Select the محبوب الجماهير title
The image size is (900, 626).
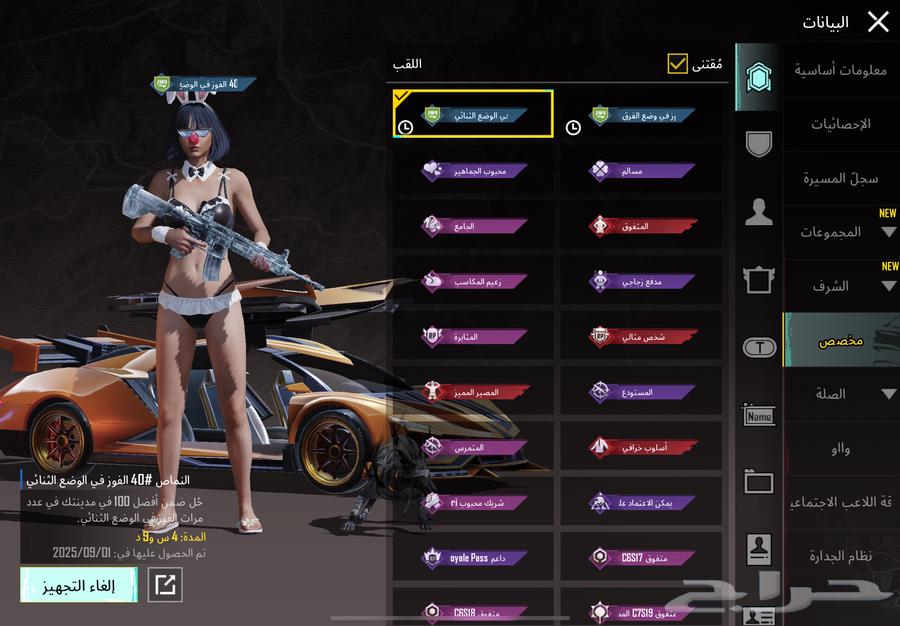473,171
